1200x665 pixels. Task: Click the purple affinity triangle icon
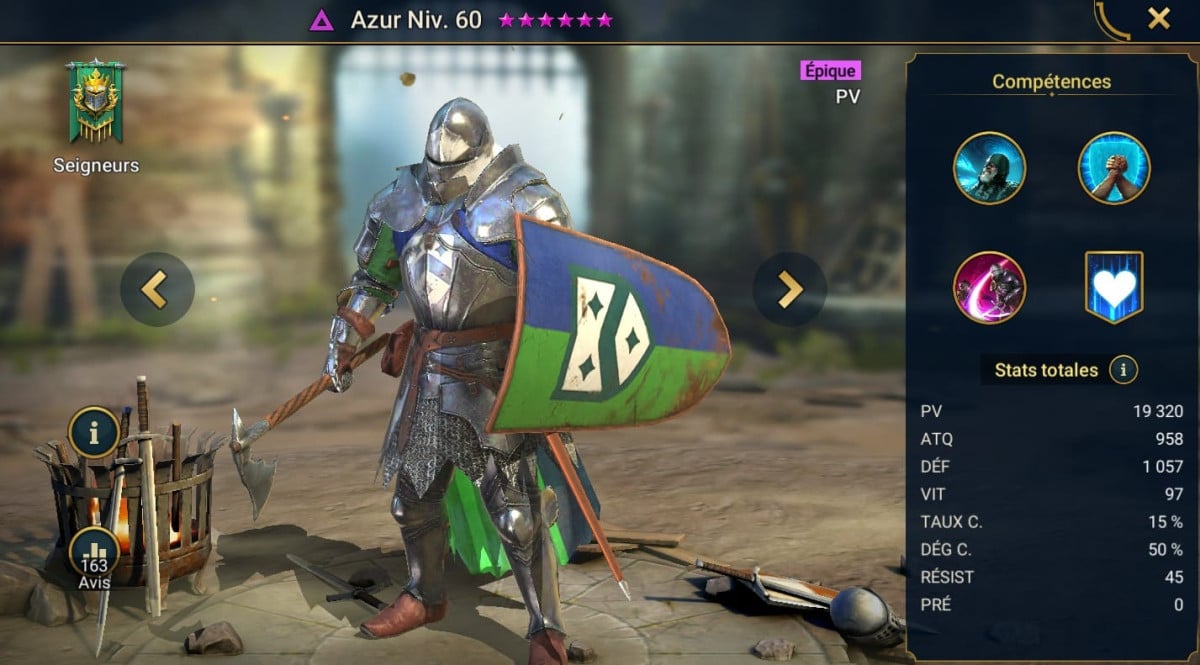[x=322, y=20]
